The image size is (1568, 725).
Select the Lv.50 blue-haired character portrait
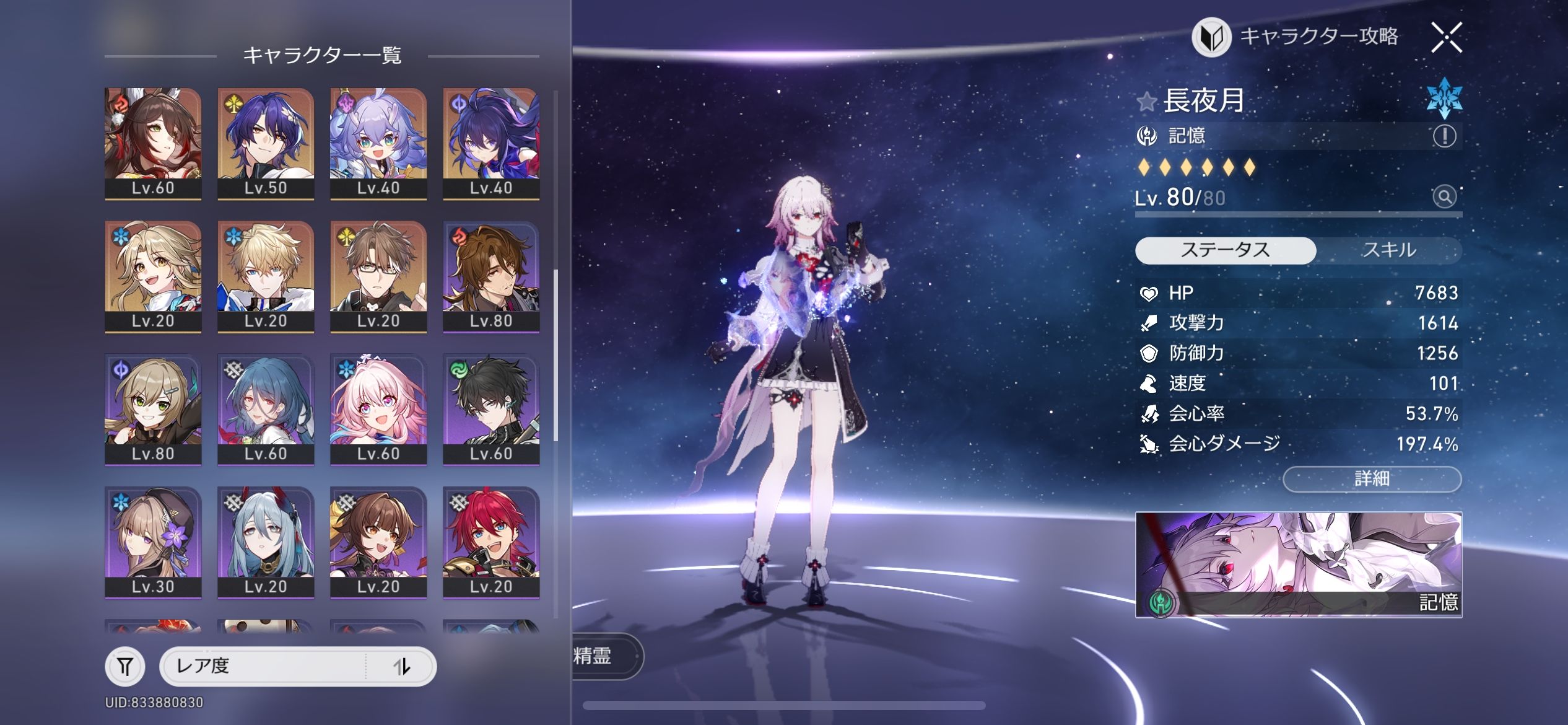point(266,143)
